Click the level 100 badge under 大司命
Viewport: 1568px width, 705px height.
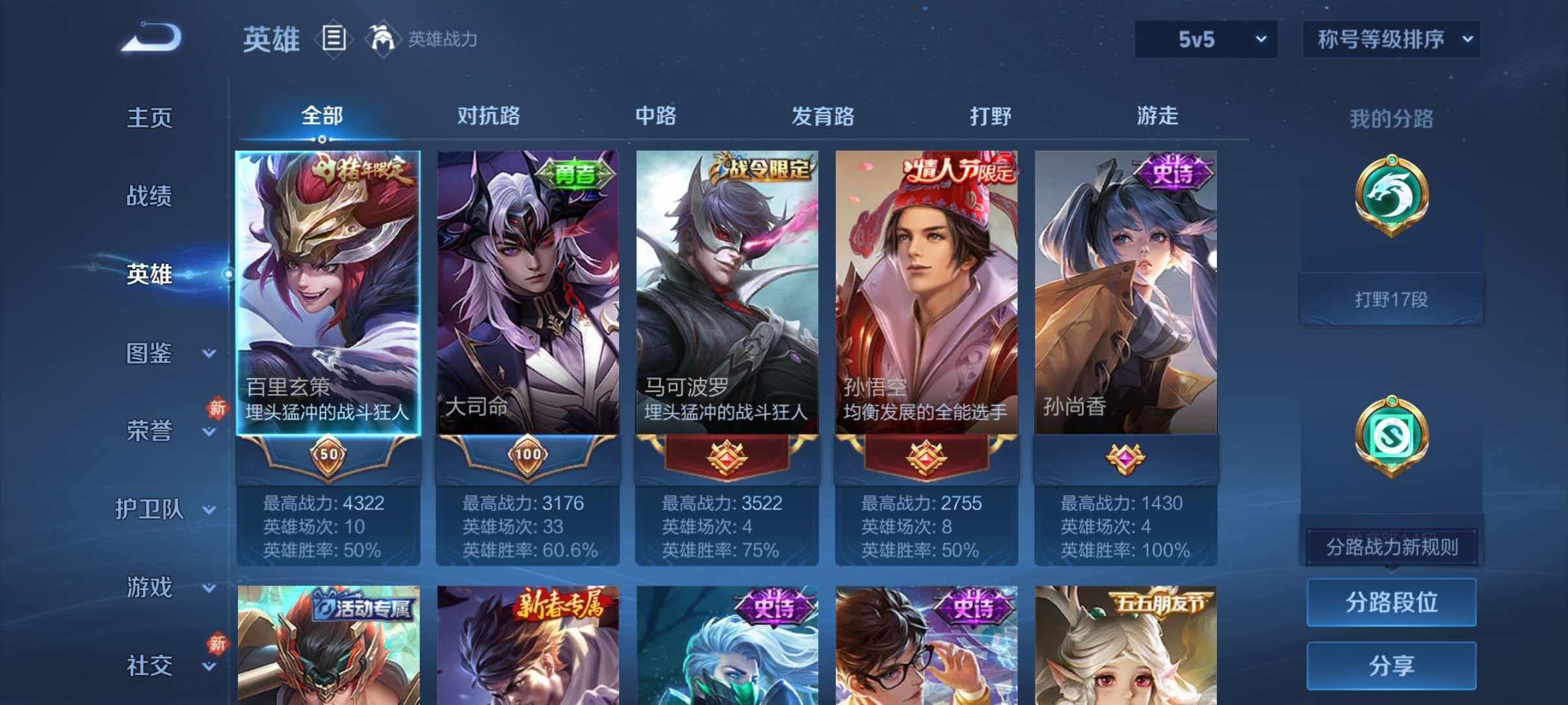click(527, 457)
